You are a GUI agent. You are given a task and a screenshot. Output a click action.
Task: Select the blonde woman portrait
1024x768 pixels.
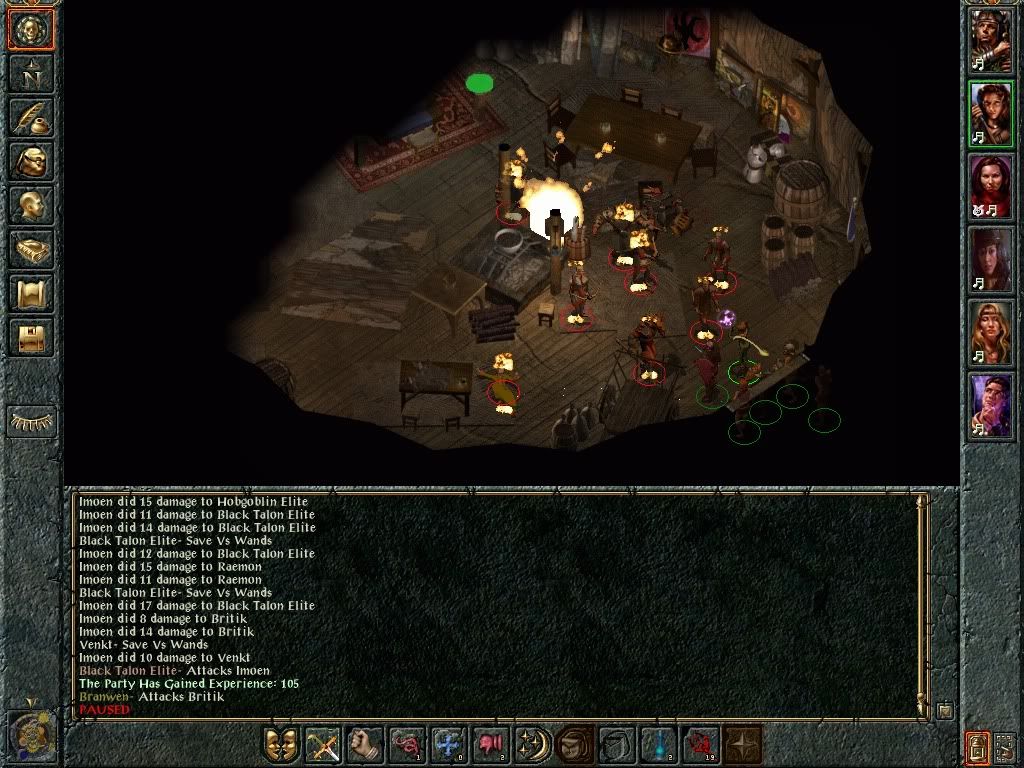click(989, 333)
